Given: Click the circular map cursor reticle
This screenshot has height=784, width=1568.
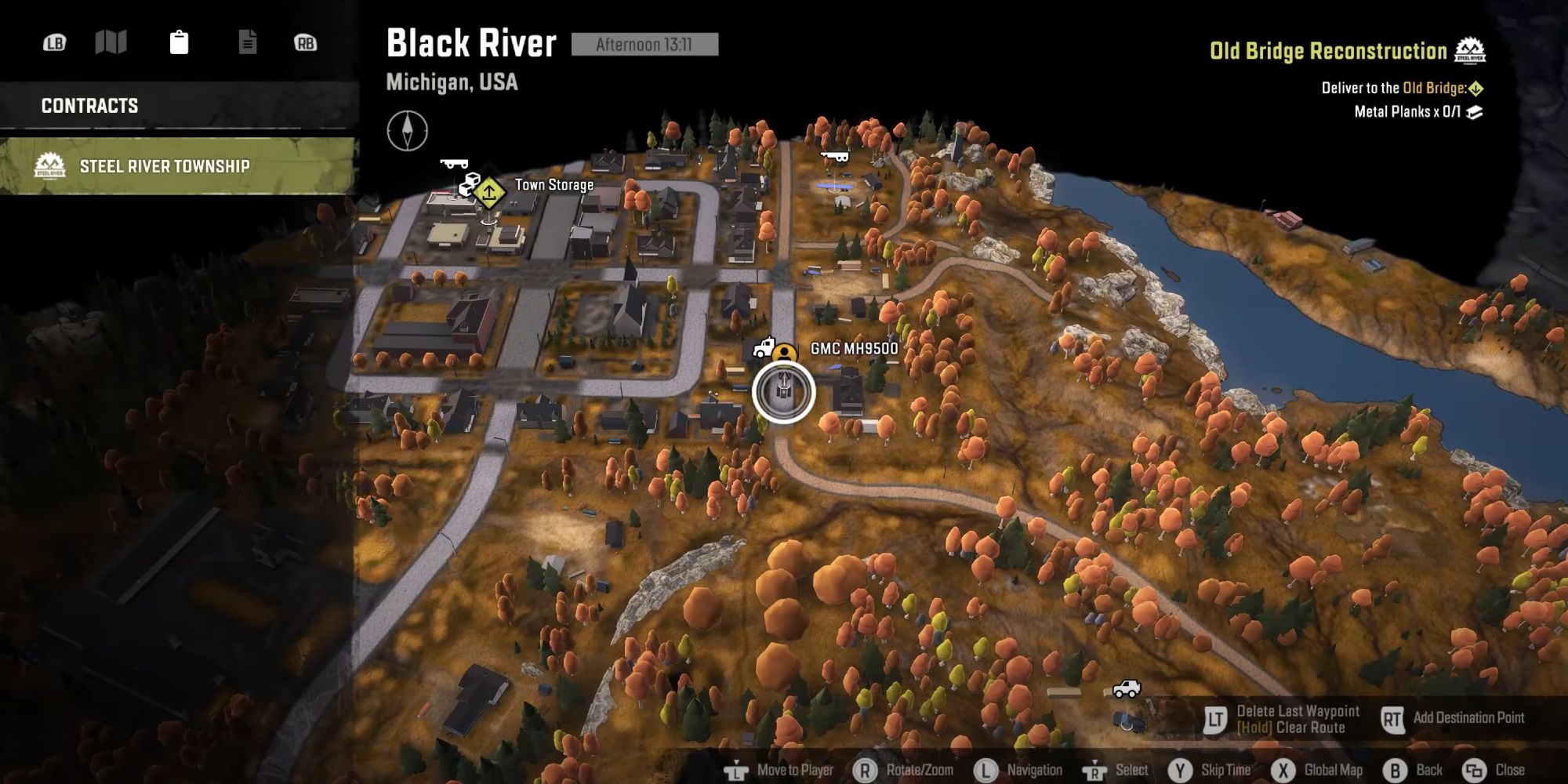Looking at the screenshot, I should (x=783, y=392).
